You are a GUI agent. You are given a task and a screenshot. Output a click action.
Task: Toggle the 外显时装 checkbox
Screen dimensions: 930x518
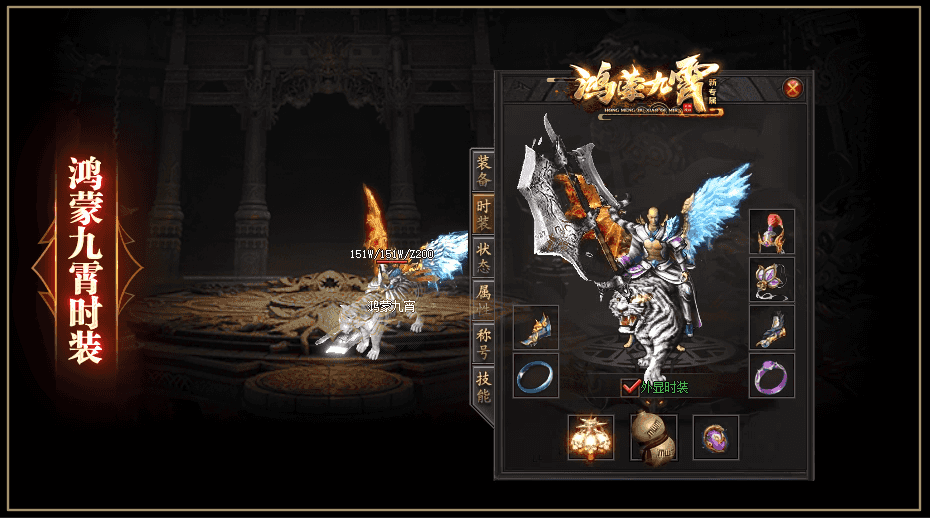630,387
